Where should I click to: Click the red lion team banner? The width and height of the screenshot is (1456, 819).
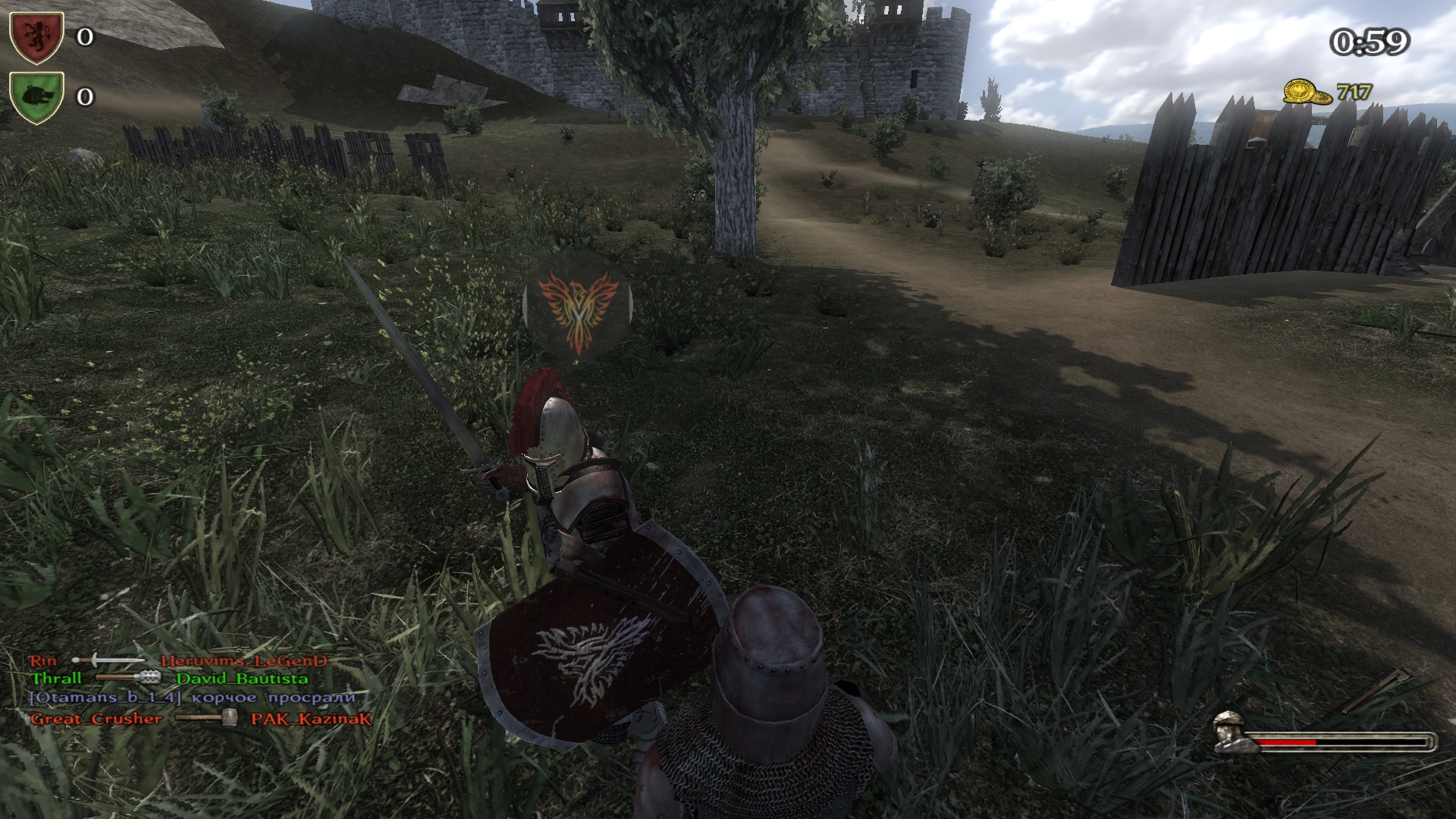tap(36, 36)
